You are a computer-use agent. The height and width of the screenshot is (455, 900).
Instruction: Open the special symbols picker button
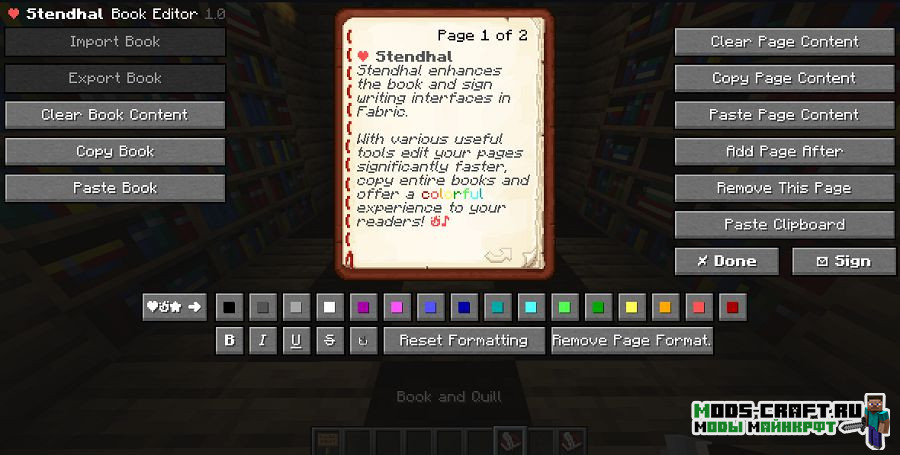[175, 307]
